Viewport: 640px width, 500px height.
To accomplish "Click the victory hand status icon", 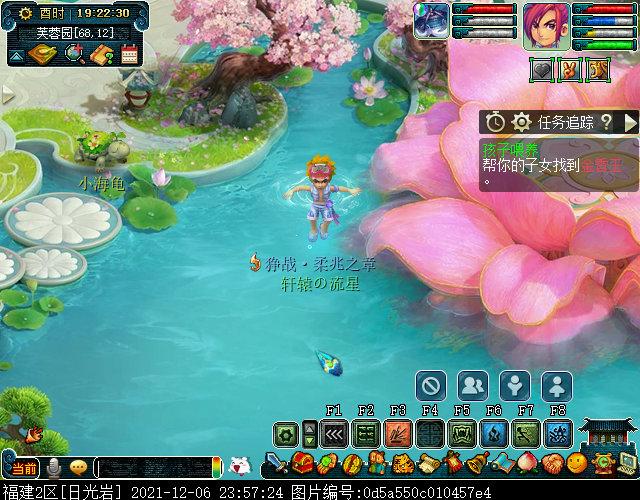I will (571, 71).
